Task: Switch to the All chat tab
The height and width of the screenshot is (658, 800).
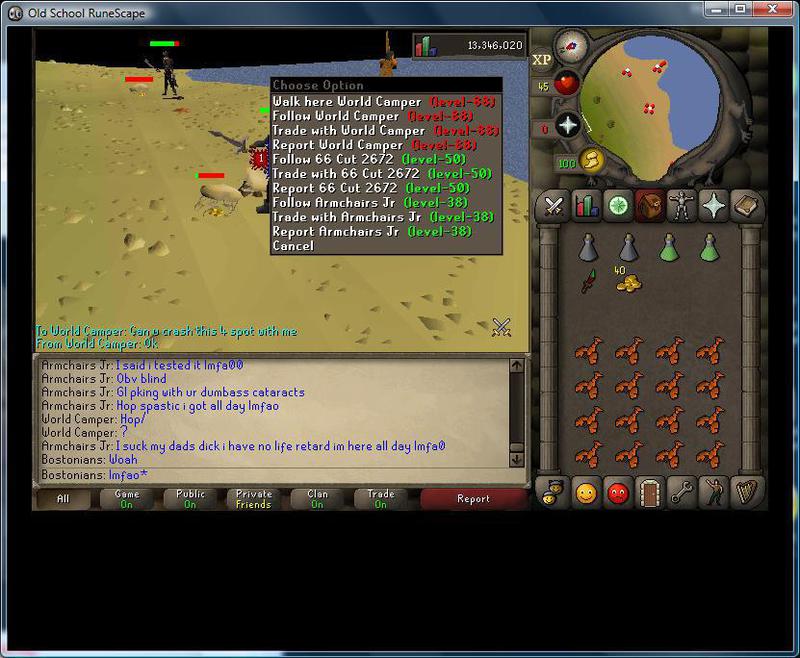Action: (63, 498)
